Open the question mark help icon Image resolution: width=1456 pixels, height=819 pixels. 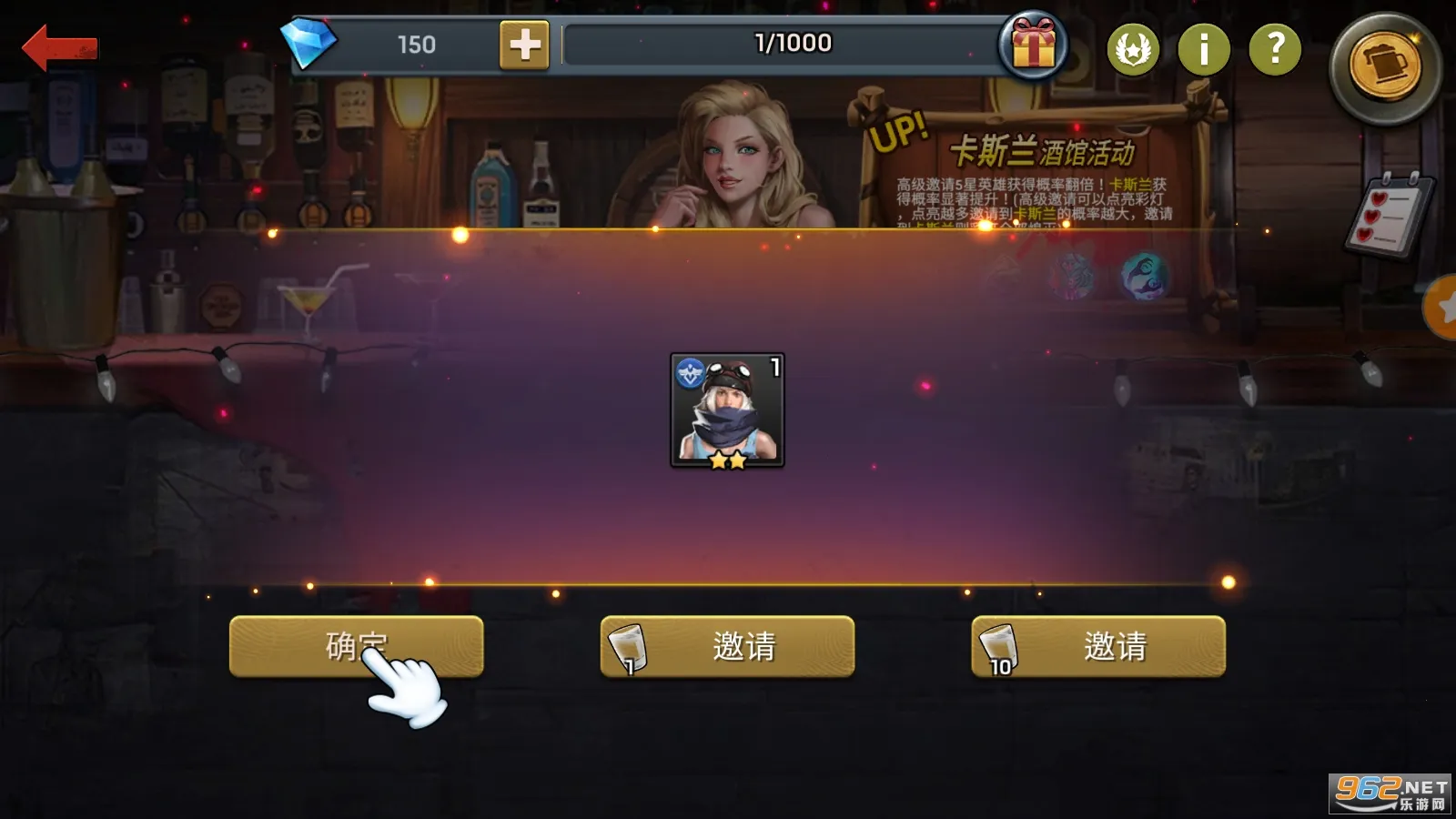(1274, 47)
